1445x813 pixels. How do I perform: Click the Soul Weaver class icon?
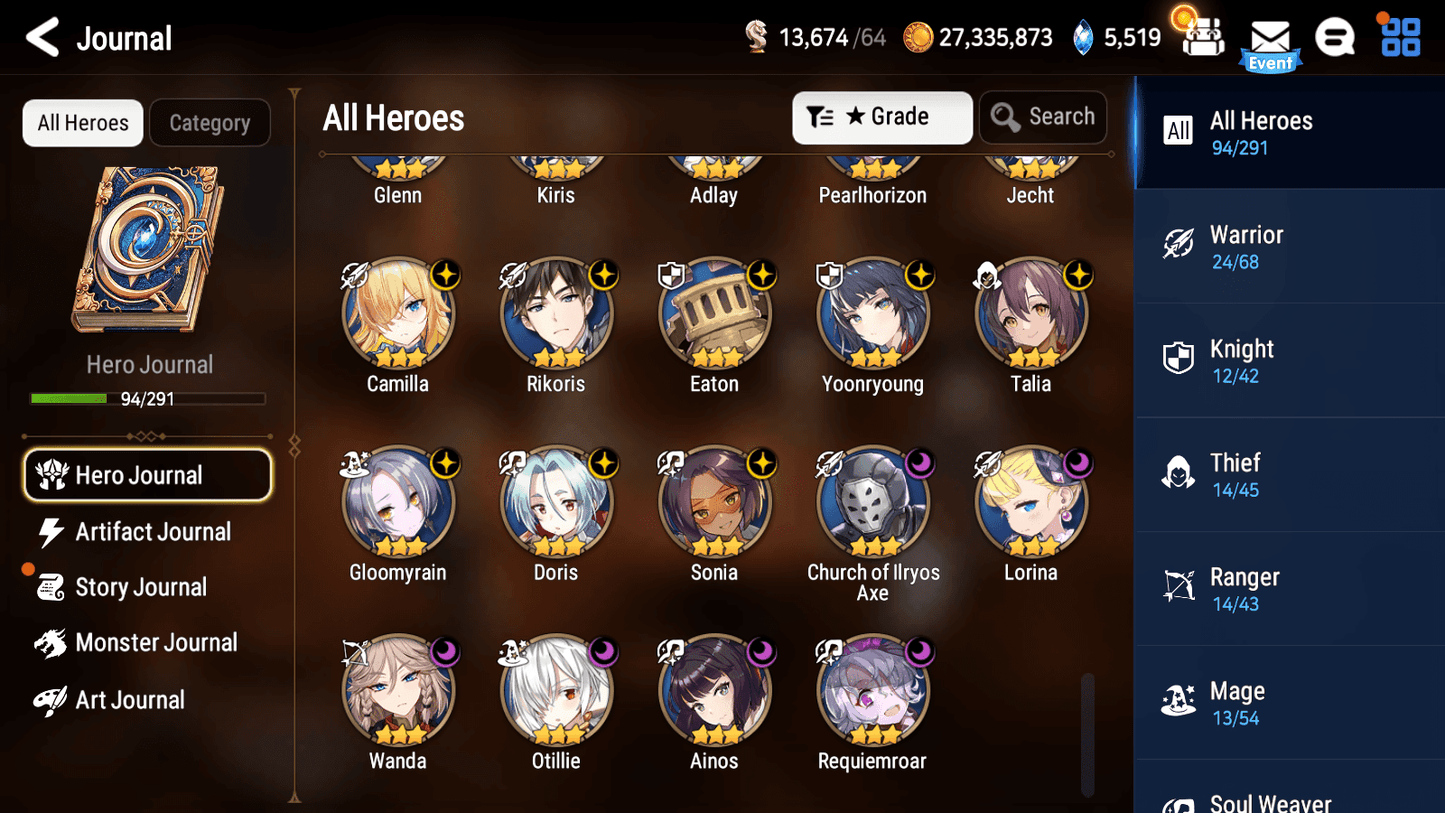pos(1179,801)
